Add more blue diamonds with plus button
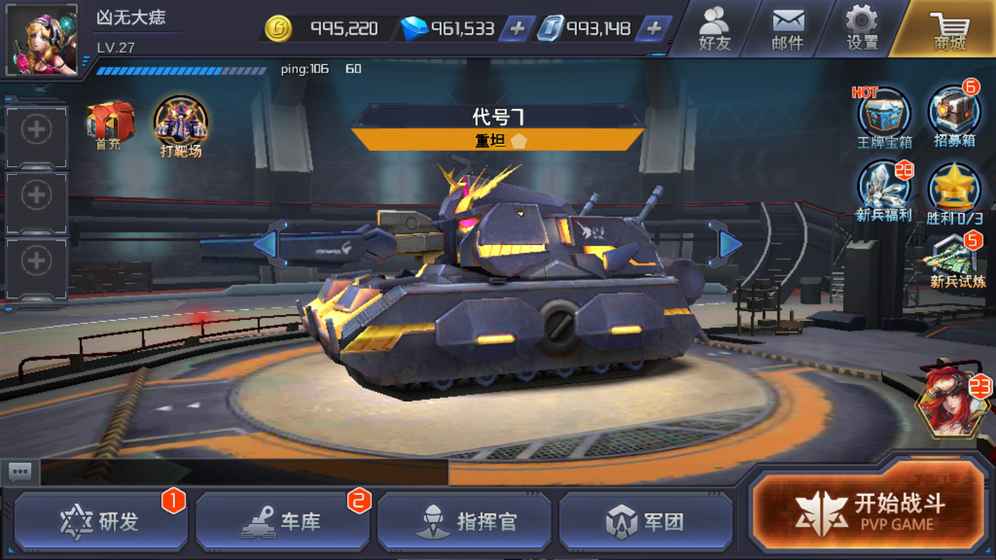The width and height of the screenshot is (996, 560). coord(516,29)
